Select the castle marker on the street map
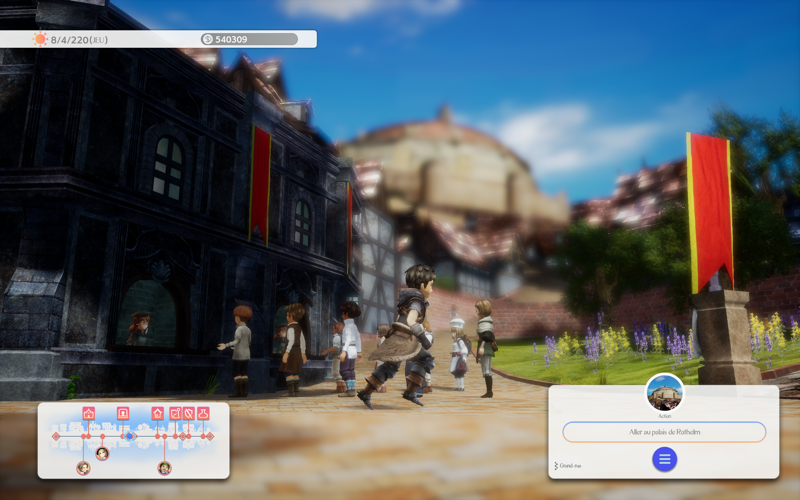 tap(89, 413)
